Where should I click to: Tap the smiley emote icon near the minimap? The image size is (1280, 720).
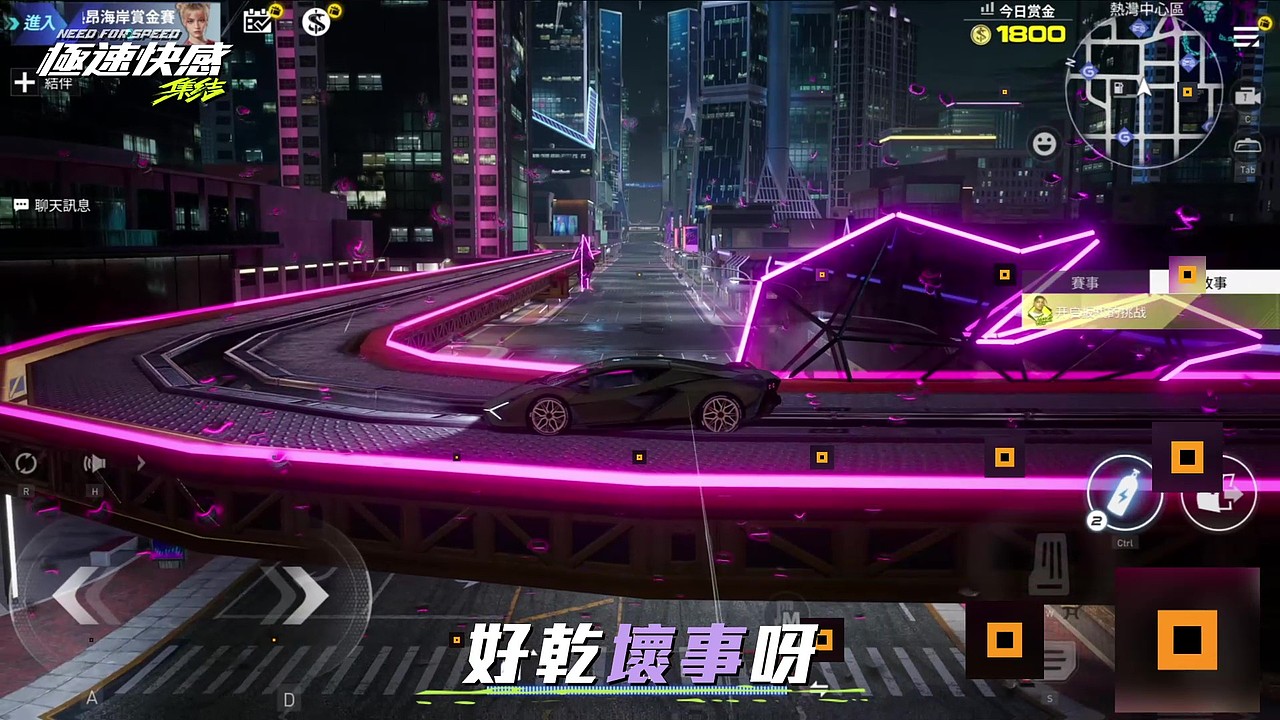coord(1043,145)
